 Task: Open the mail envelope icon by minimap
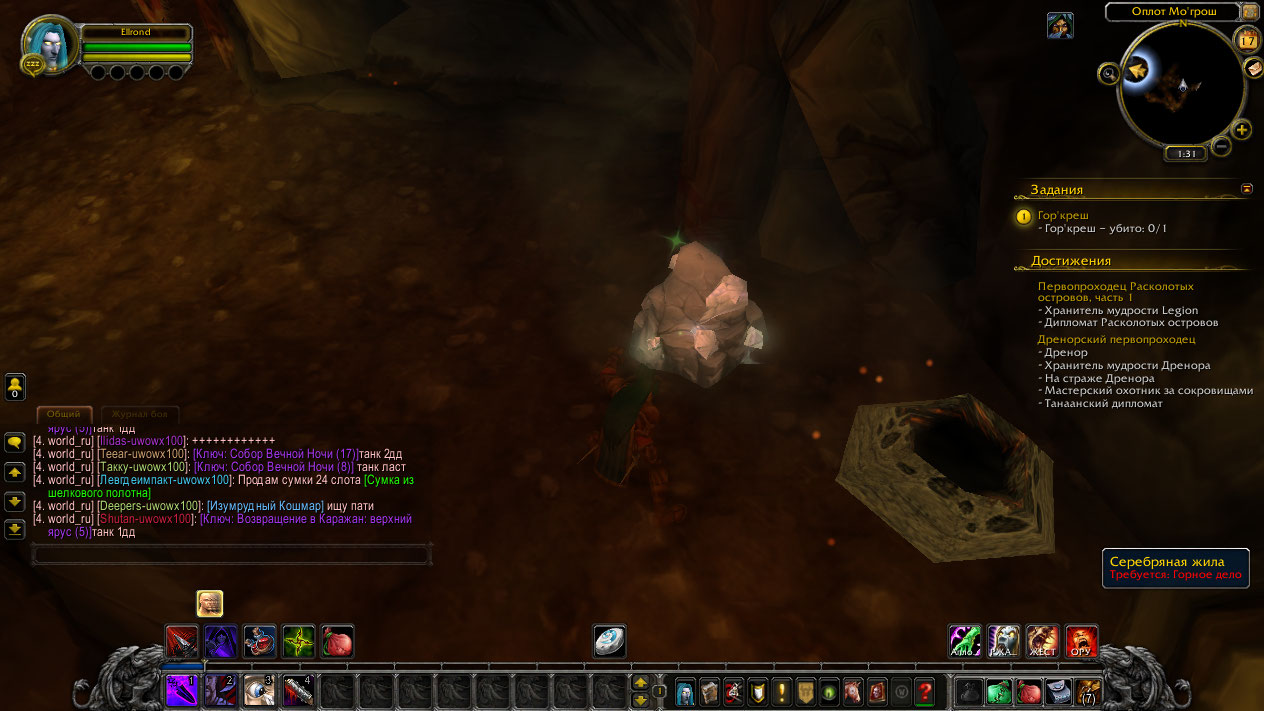(x=1254, y=68)
